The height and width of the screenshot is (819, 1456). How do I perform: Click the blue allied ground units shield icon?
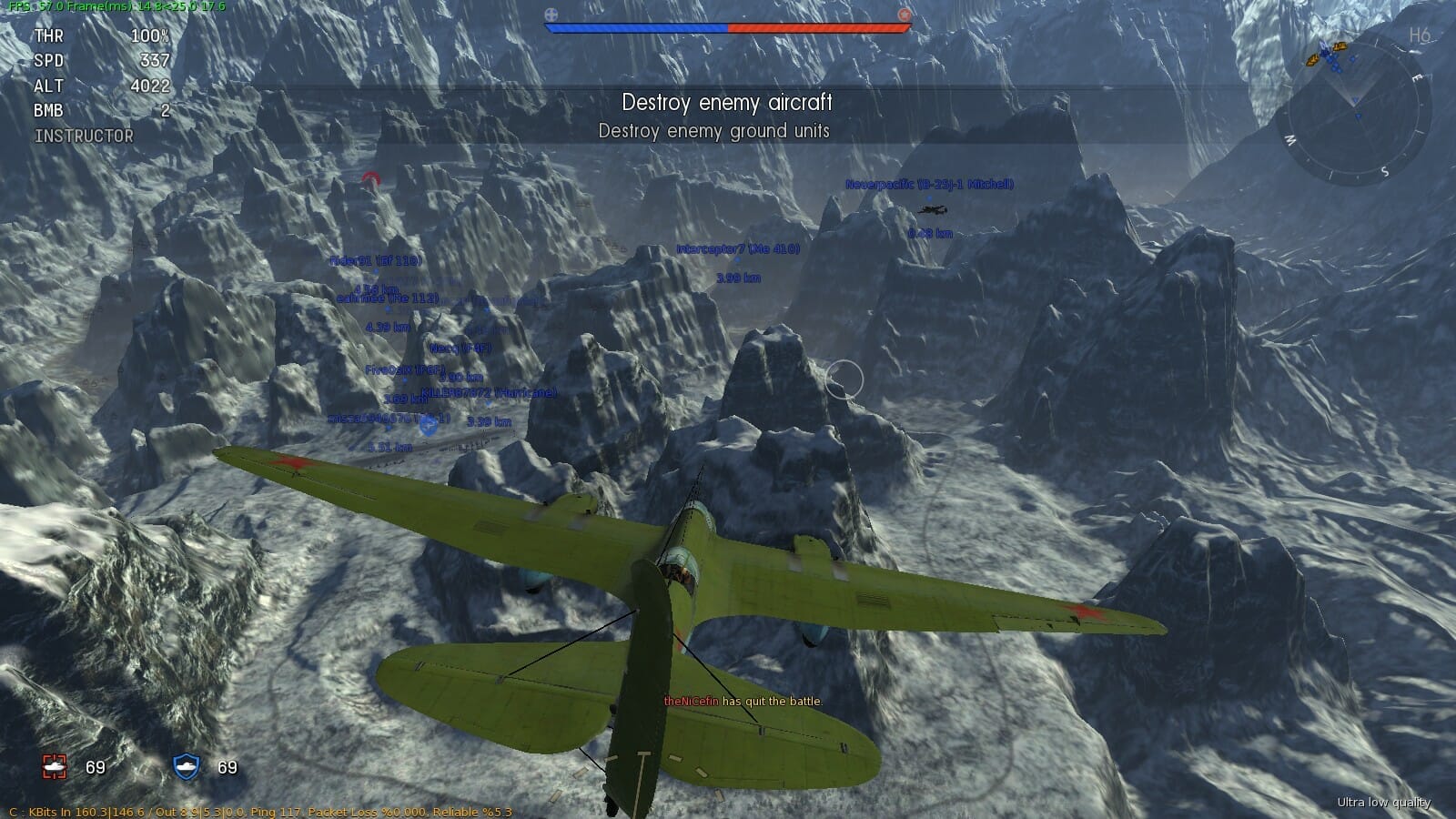coord(187,767)
